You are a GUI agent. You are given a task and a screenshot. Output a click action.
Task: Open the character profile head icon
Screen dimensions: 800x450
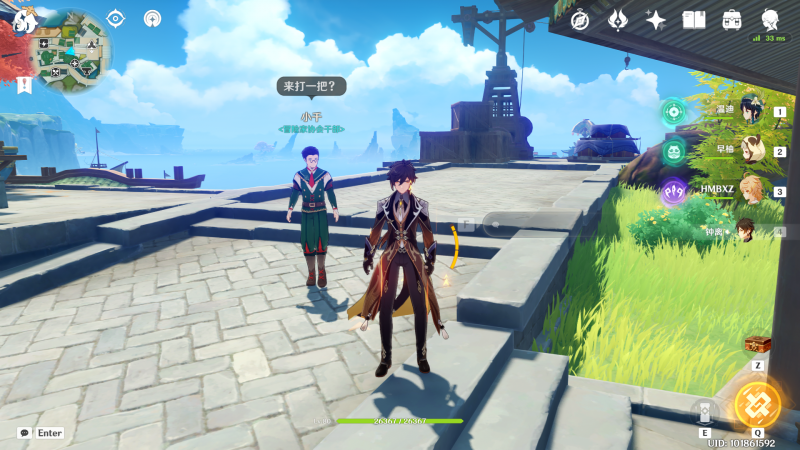pyautogui.click(x=771, y=19)
